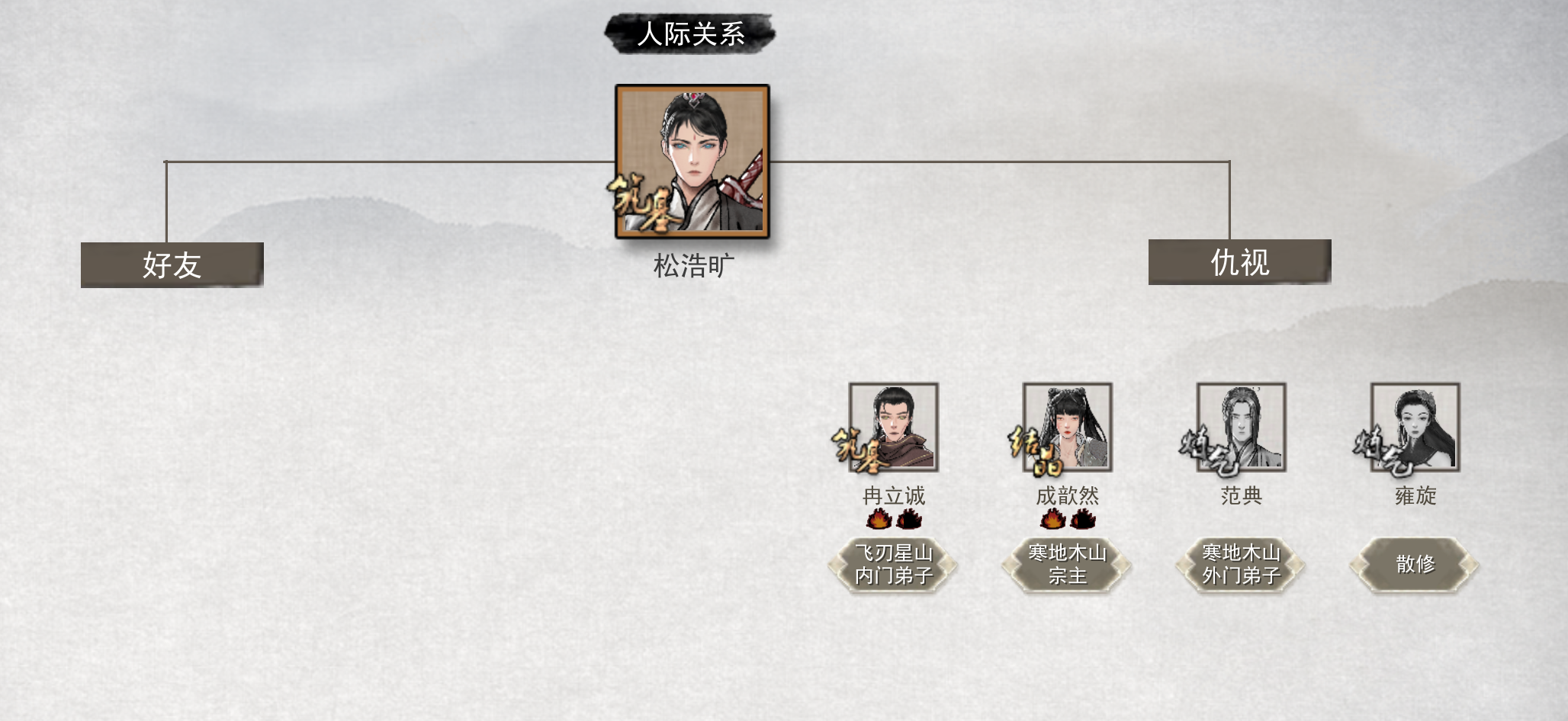View 雍旋's character portrait
The width and height of the screenshot is (1568, 721).
(x=1415, y=427)
